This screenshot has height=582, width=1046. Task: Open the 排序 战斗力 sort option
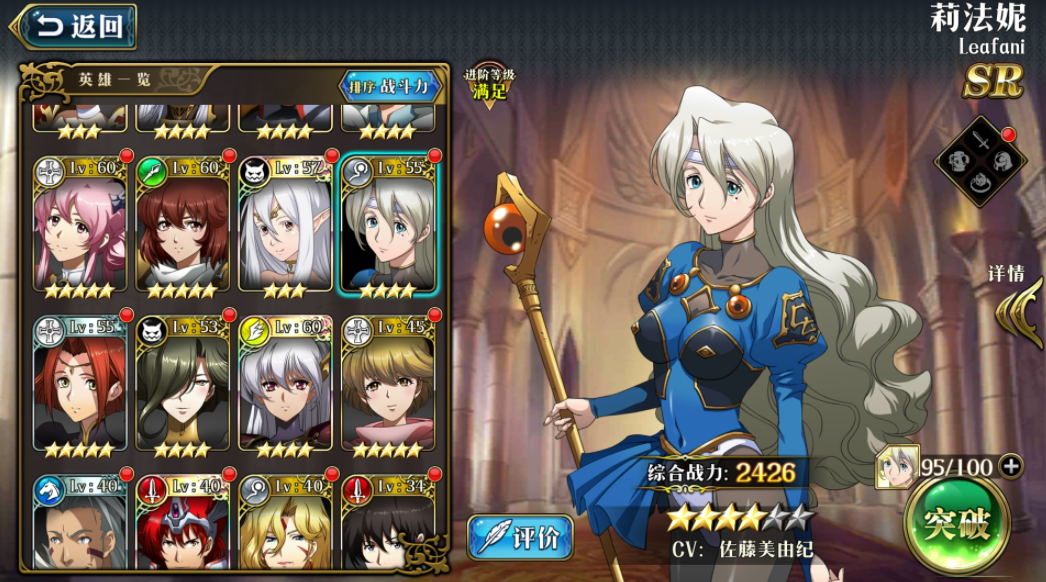click(x=391, y=86)
